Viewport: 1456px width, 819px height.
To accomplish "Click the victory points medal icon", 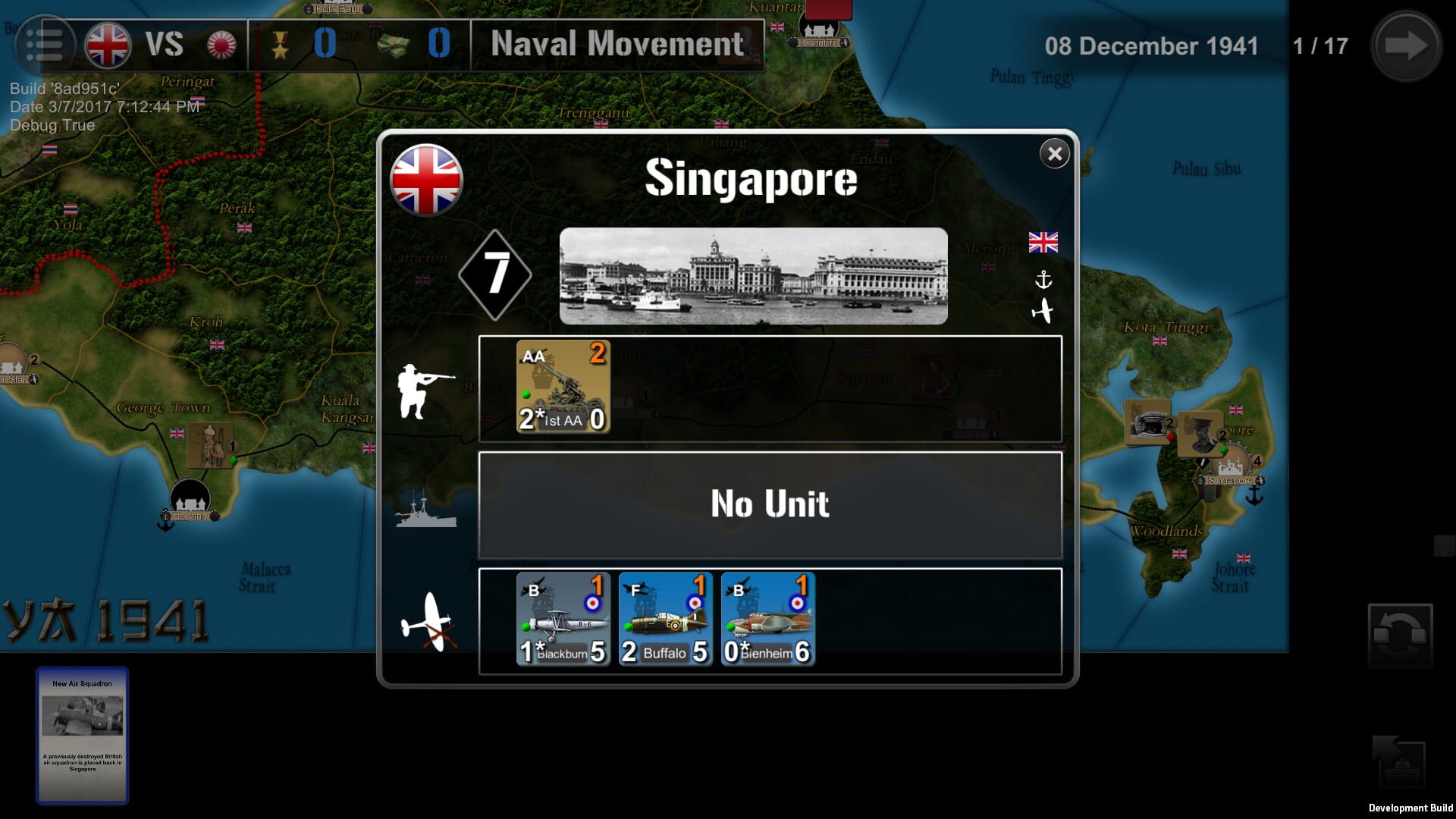I will coord(281,44).
